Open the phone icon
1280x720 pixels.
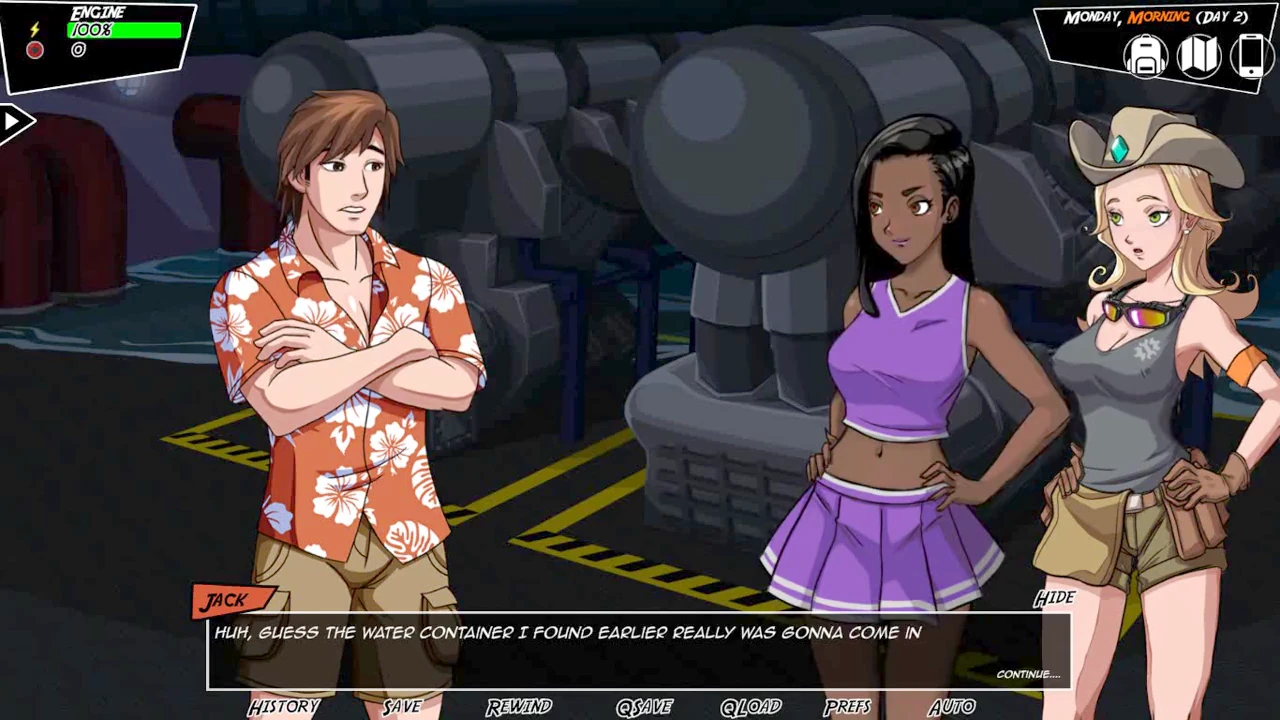[1250, 56]
